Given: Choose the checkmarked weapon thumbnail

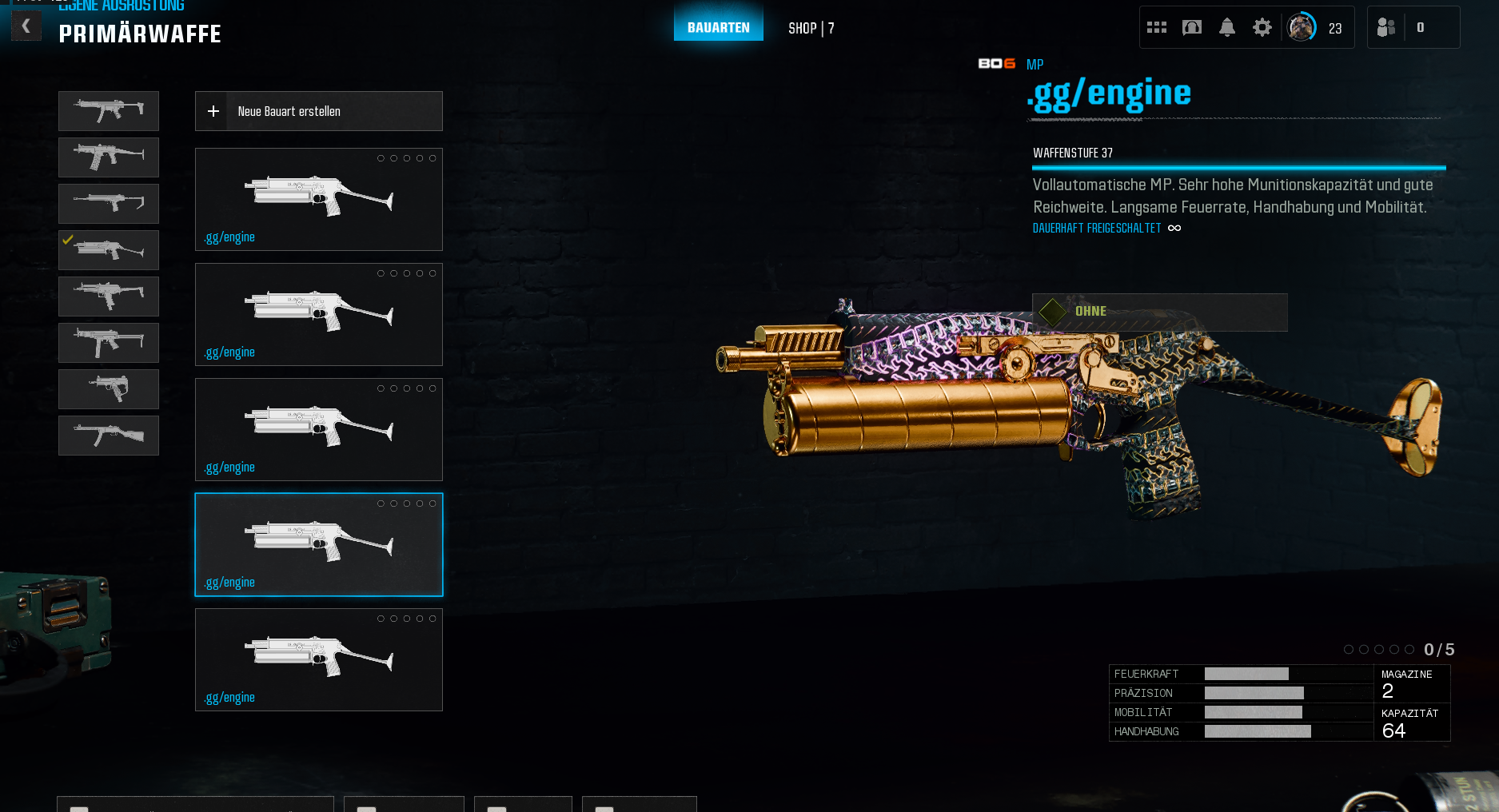Looking at the screenshot, I should tap(109, 250).
